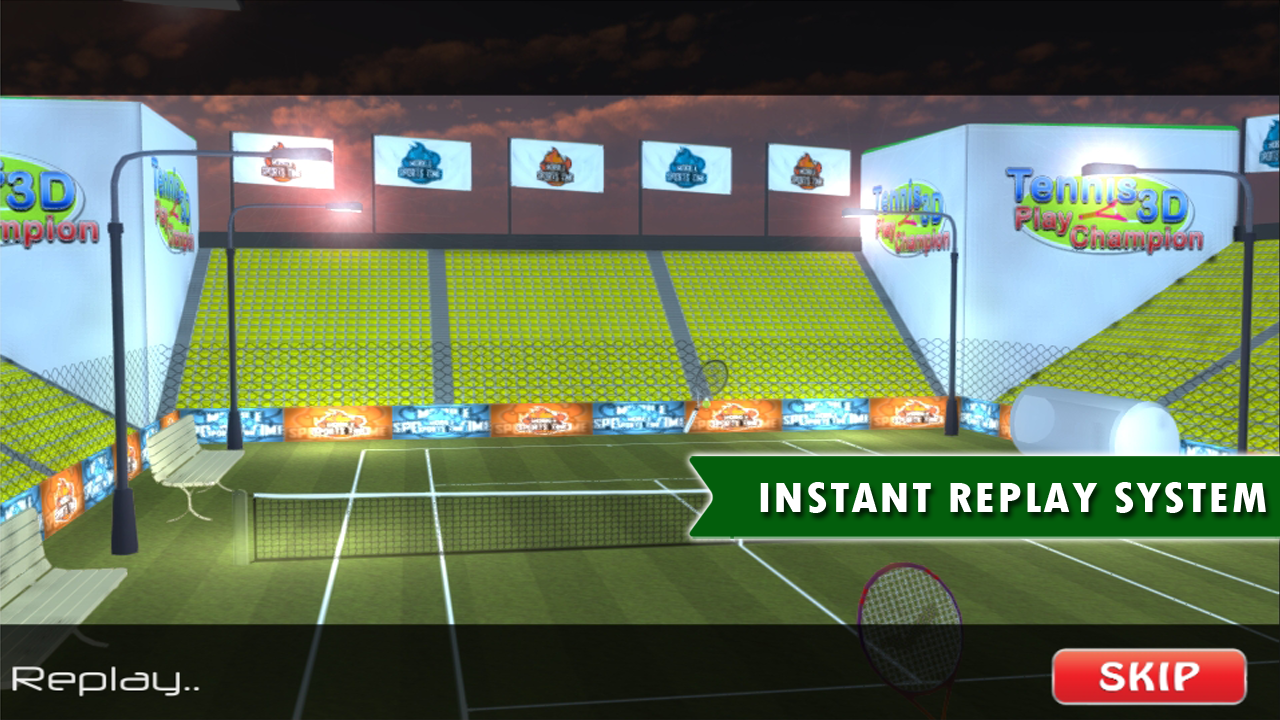Select the yellow stadium seats area

[x=500, y=300]
